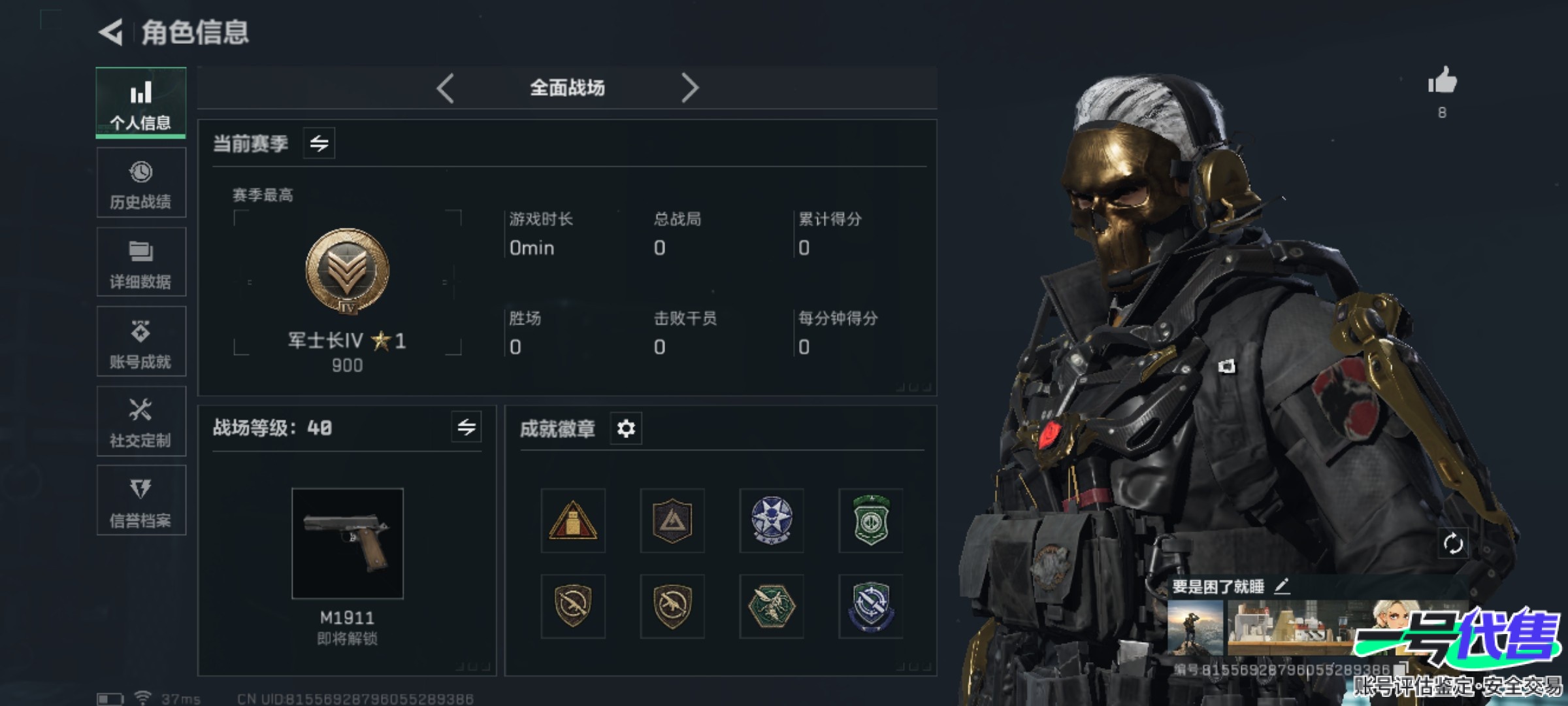Switch to the next game mode with right arrow
This screenshot has height=706, width=1568.
point(690,88)
